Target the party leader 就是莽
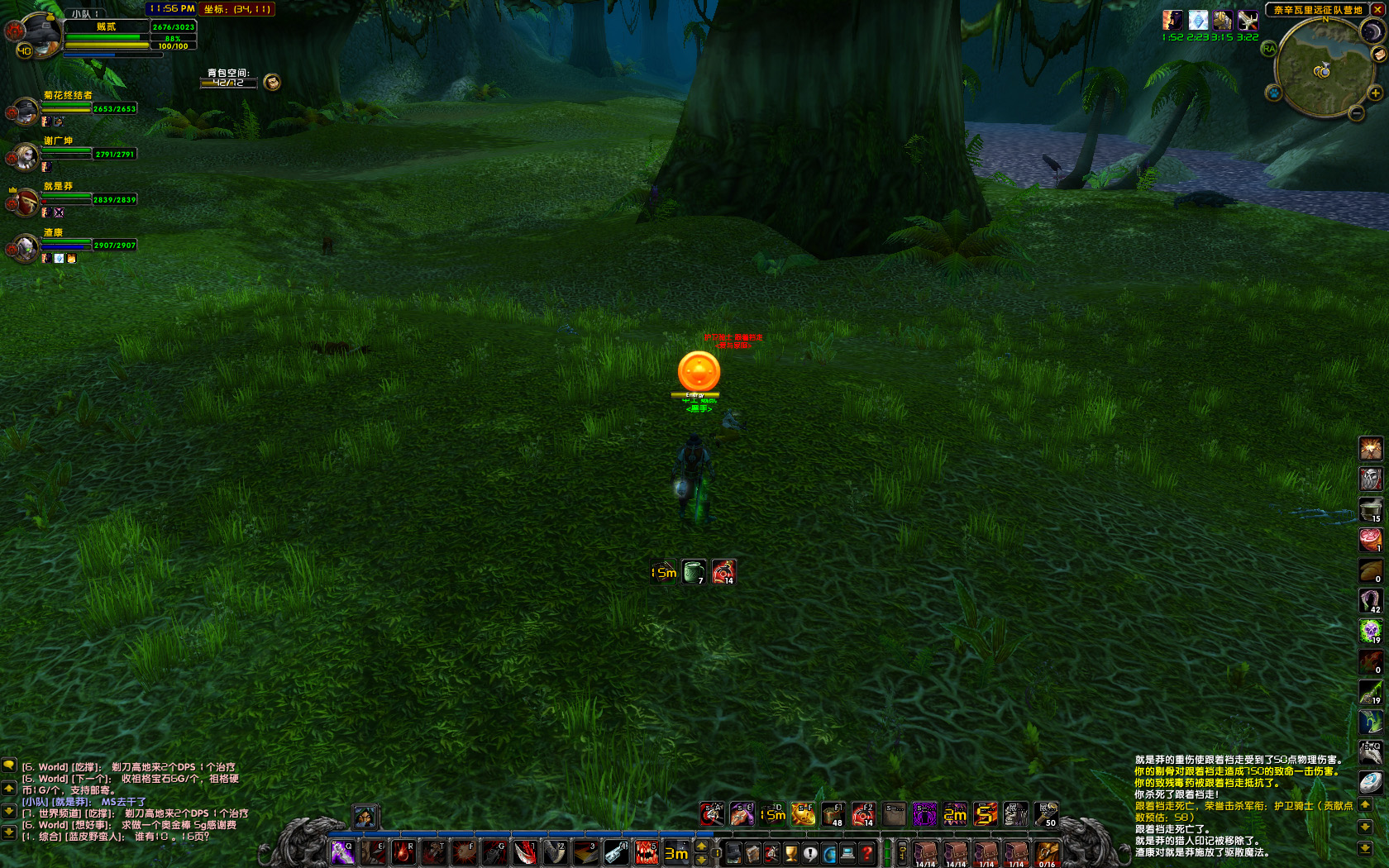This screenshot has height=868, width=1389. (25, 201)
